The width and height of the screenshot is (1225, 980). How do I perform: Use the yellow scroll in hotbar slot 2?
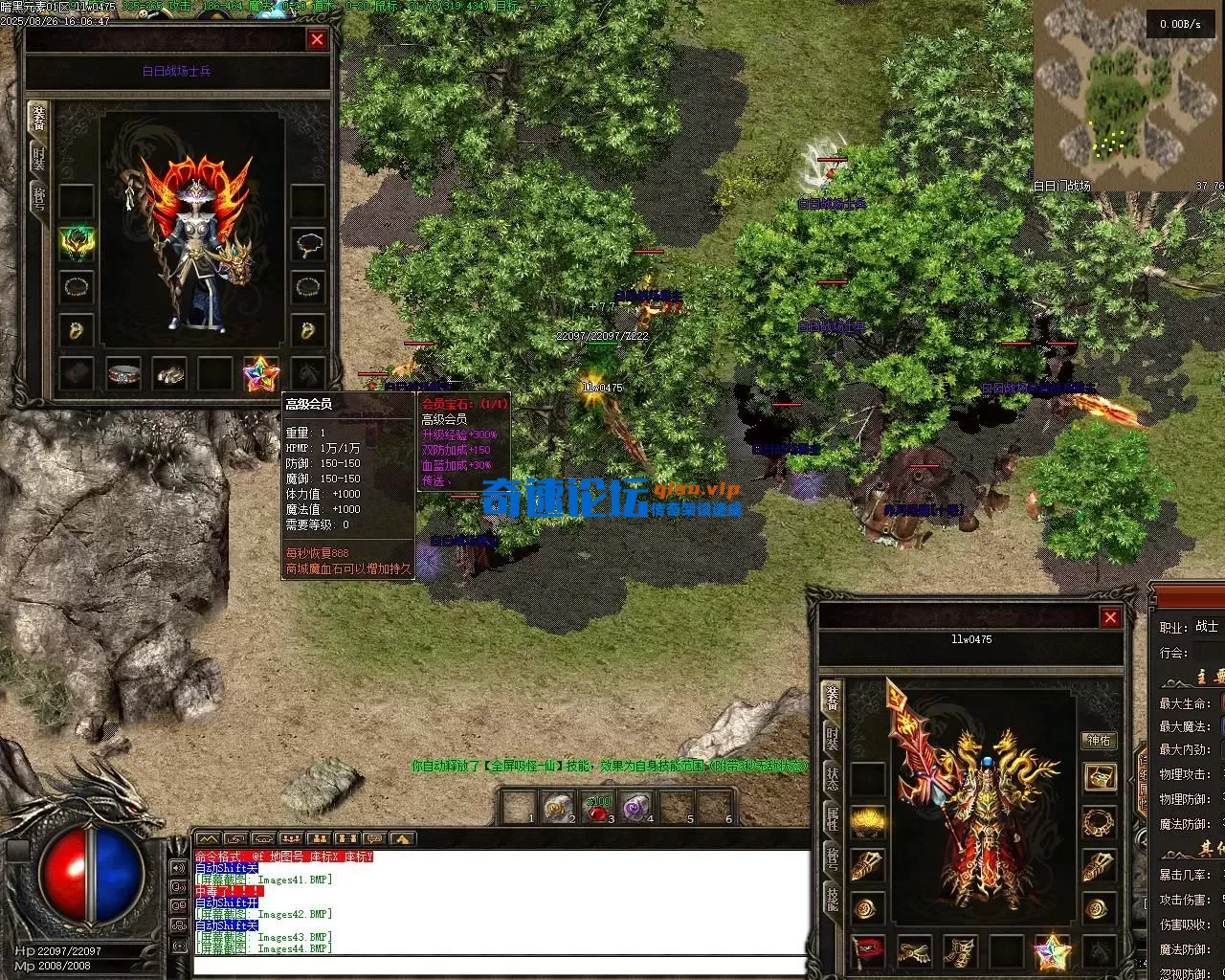tap(557, 810)
